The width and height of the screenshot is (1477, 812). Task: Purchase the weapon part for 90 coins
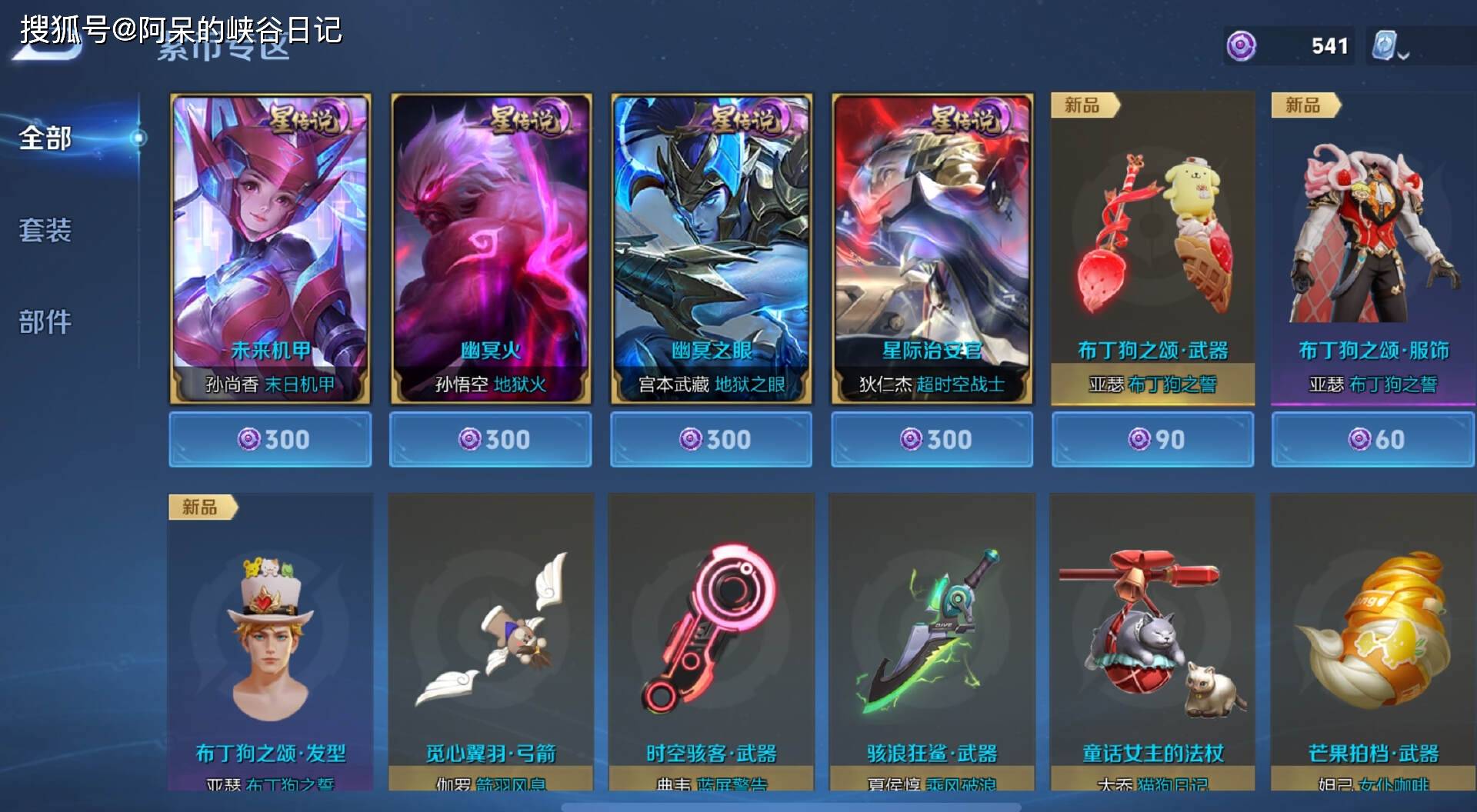(1152, 439)
